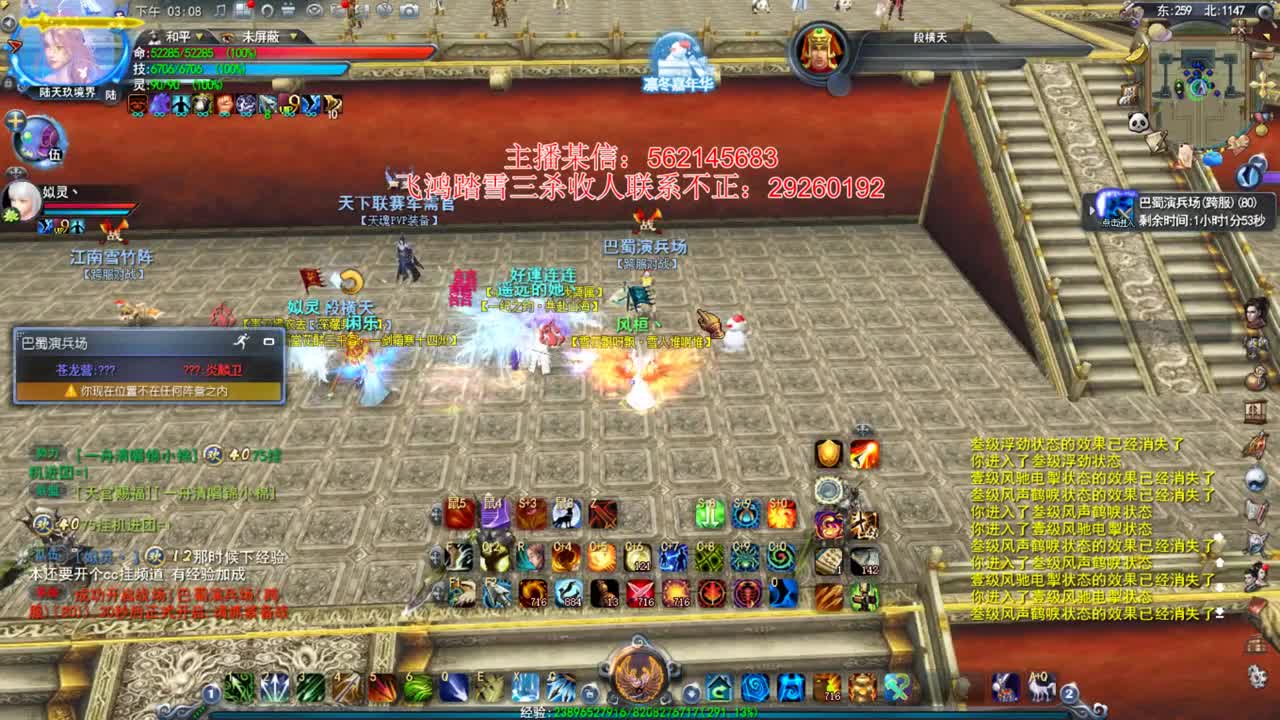
Task: Collapse the 巴蜀演兵场 panel with its minimize control
Action: pyautogui.click(x=268, y=342)
